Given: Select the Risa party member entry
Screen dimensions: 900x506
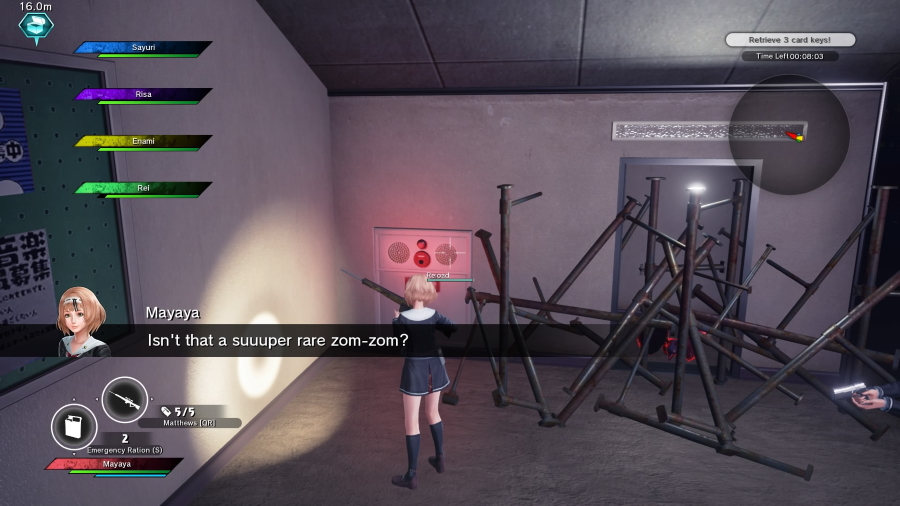Looking at the screenshot, I should [143, 95].
